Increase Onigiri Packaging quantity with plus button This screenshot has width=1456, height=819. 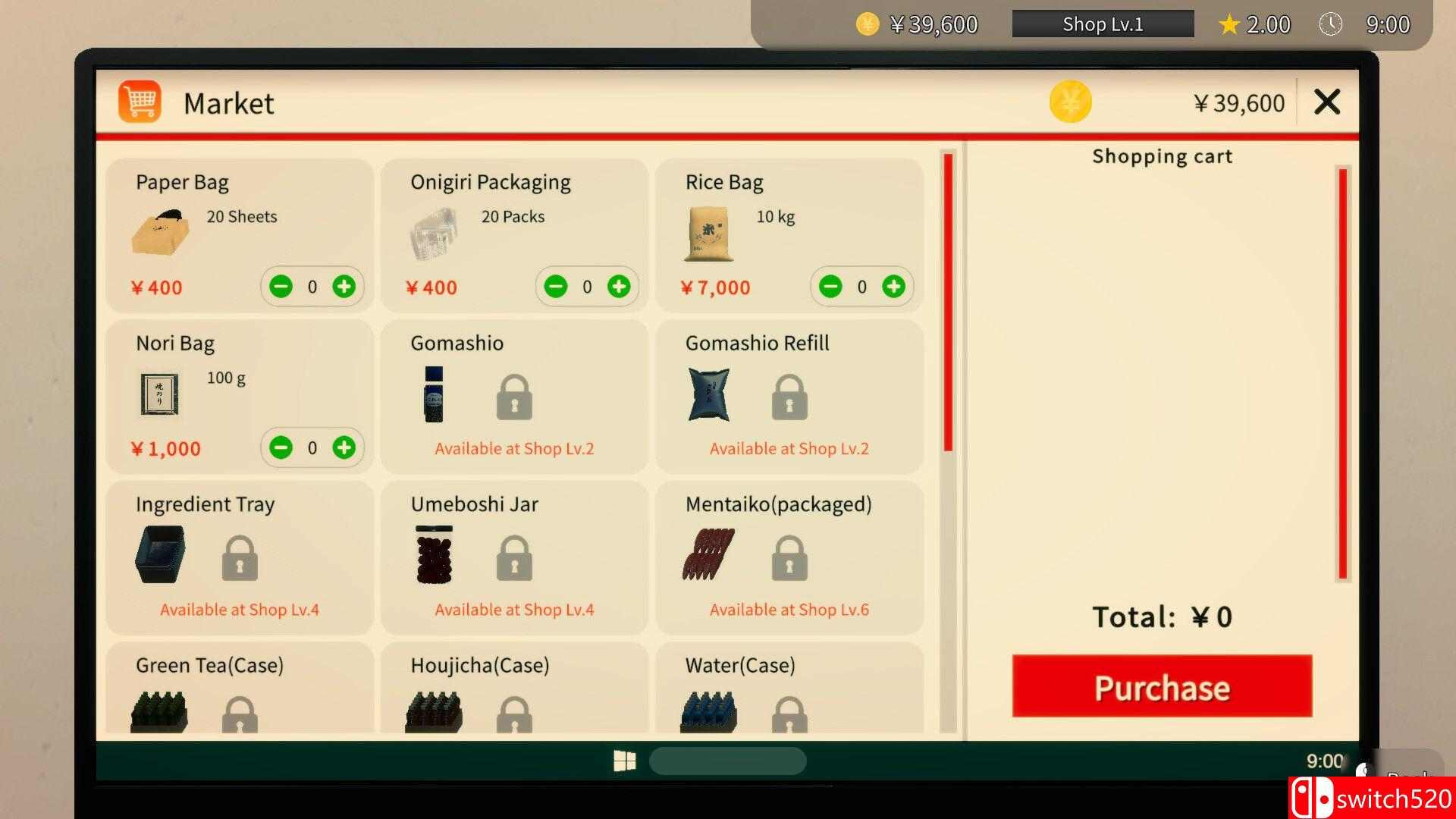point(620,287)
